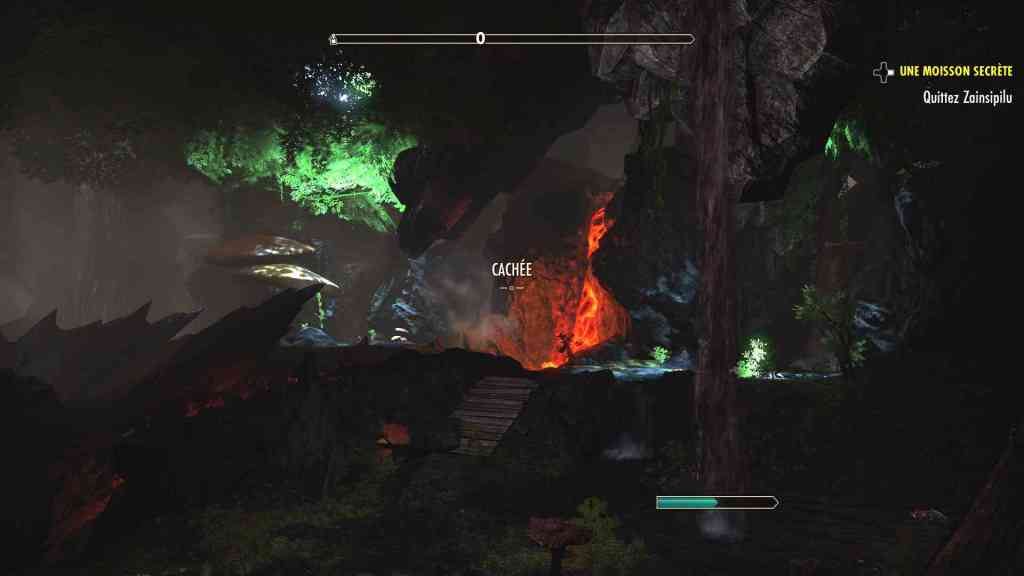1024x576 pixels.
Task: Click the compass bar's center marker
Action: click(x=480, y=39)
